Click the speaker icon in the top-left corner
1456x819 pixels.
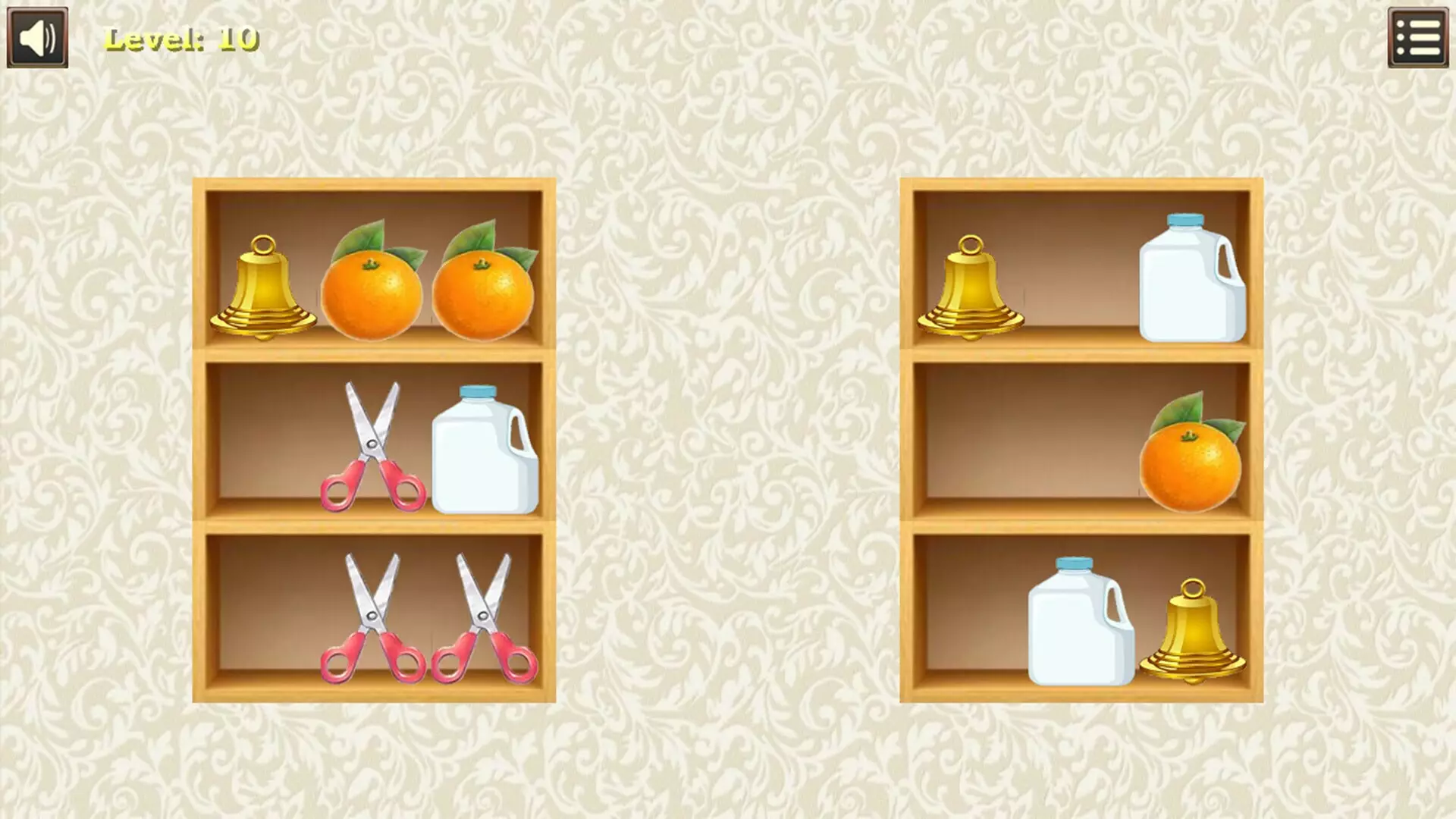coord(36,36)
